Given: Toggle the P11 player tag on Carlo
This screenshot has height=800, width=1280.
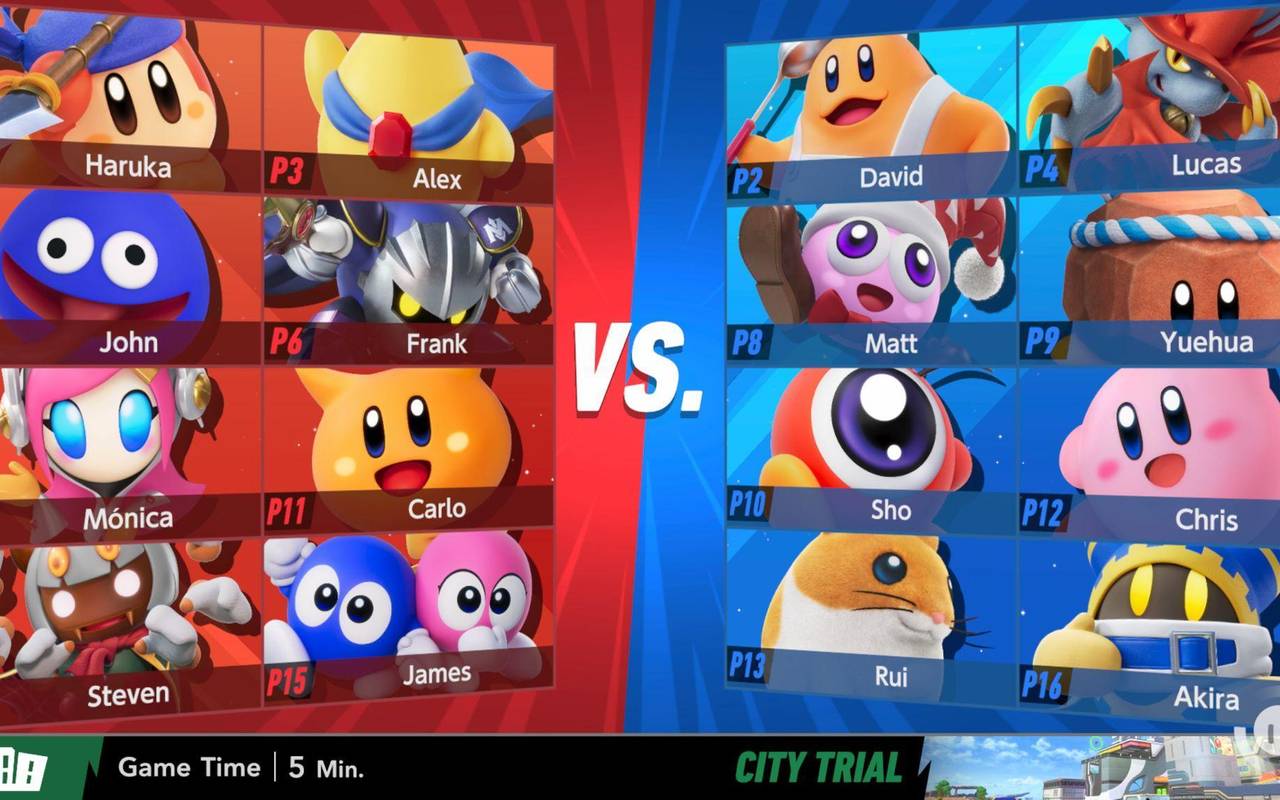Looking at the screenshot, I should tap(290, 506).
